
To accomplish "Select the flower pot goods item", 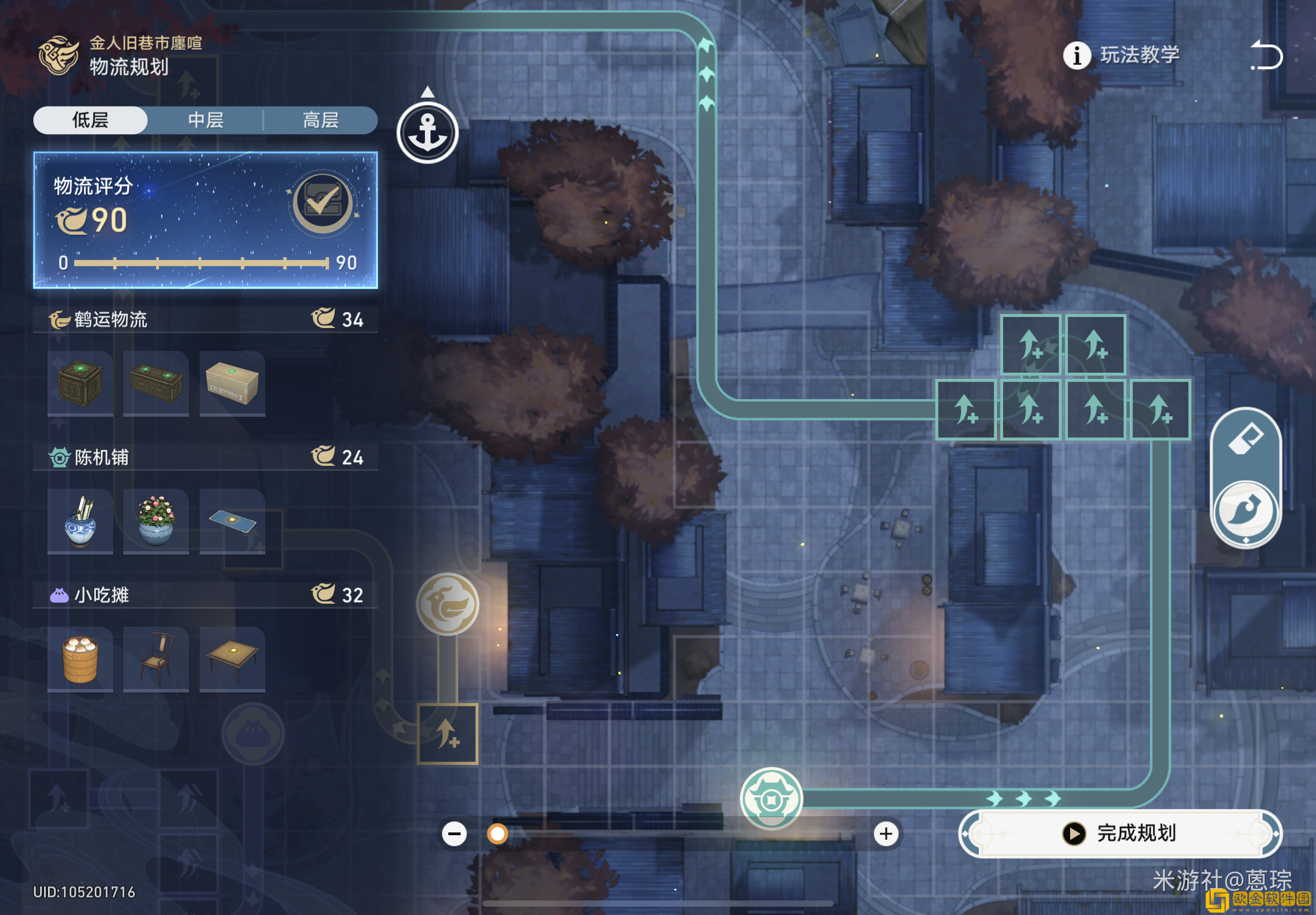I will [156, 521].
